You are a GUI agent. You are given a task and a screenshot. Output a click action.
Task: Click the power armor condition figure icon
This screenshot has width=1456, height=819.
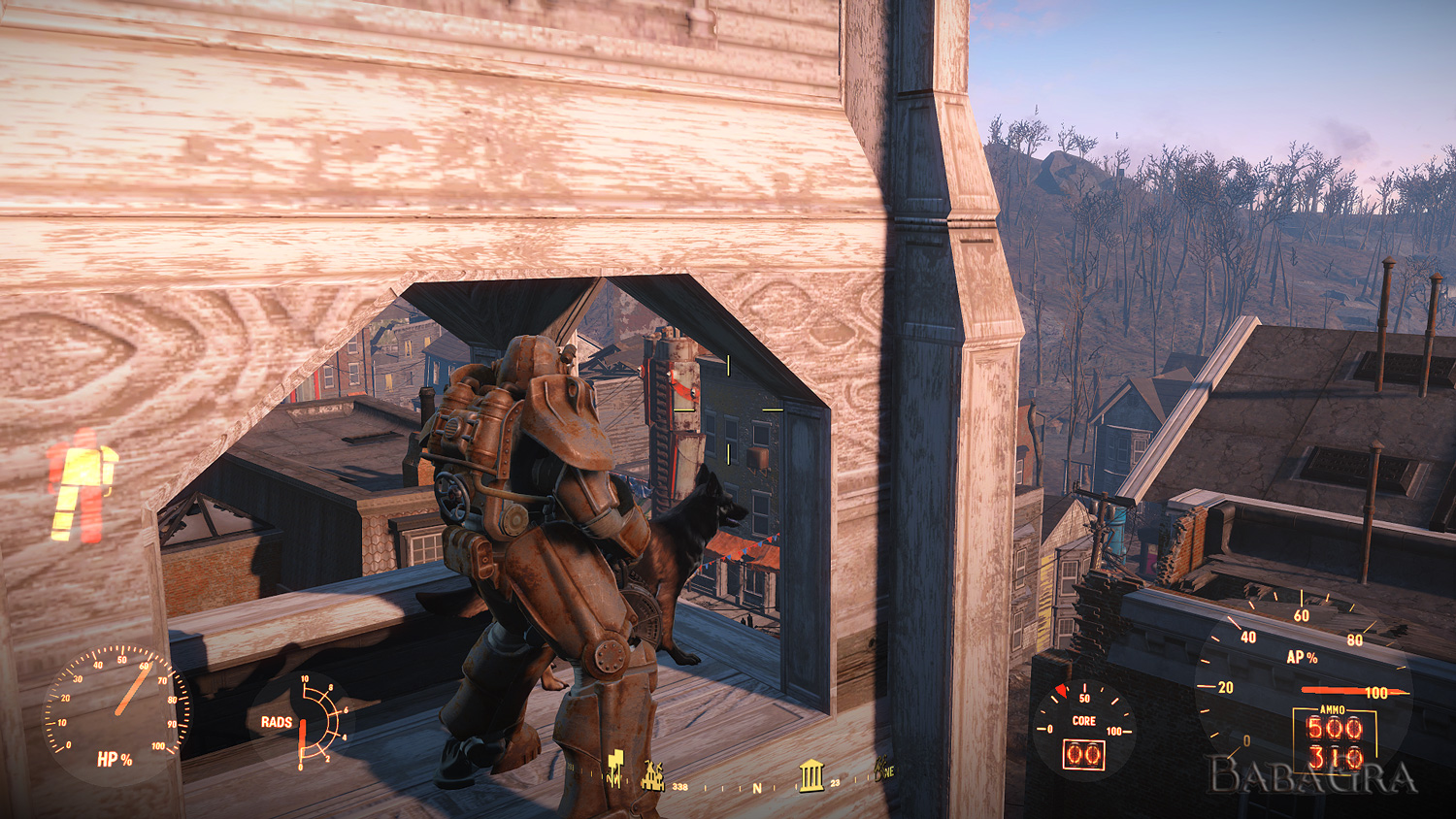(x=82, y=484)
